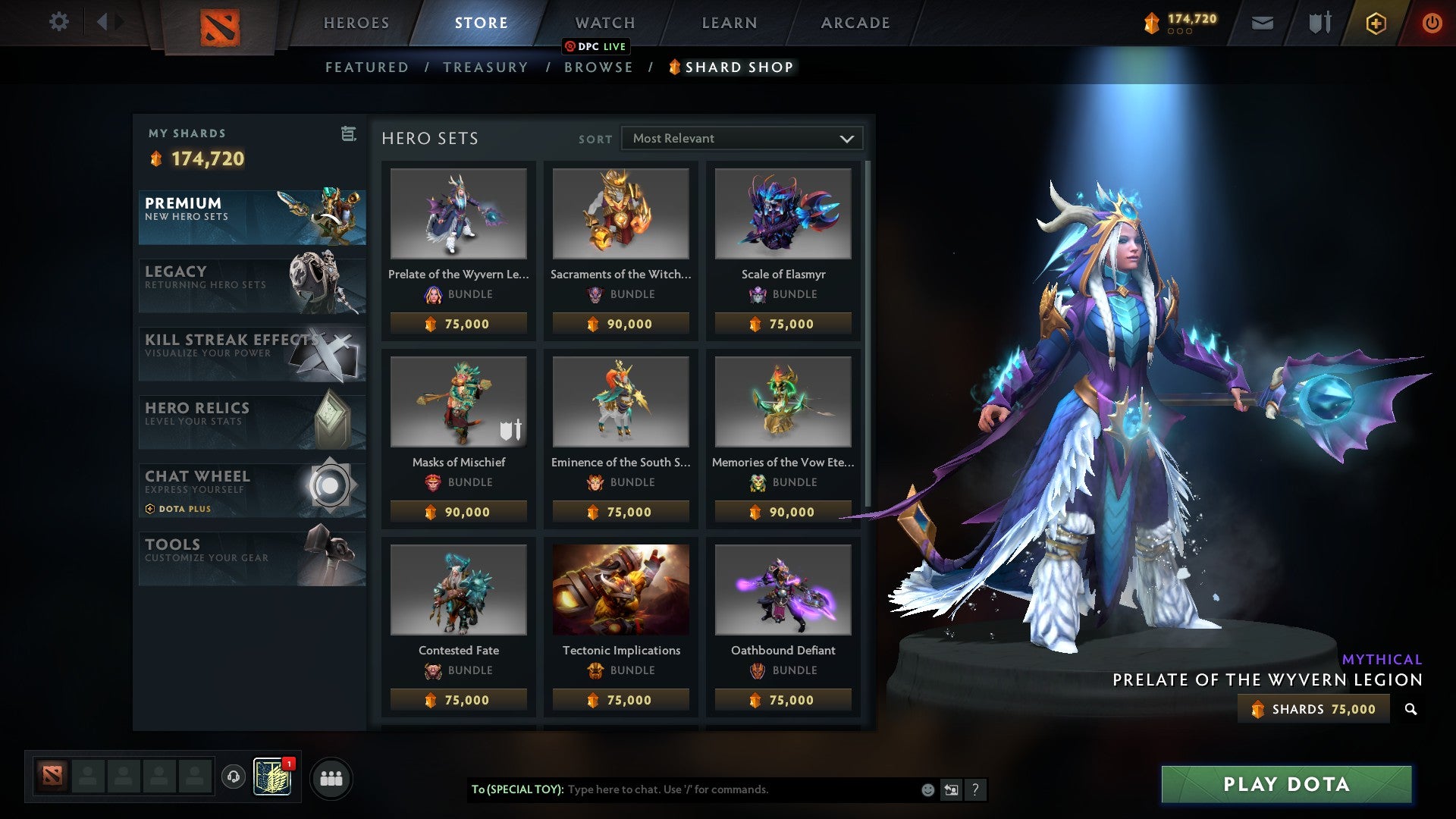Screen dimensions: 1456x819
Task: Open the friends list icon
Action: tap(331, 777)
